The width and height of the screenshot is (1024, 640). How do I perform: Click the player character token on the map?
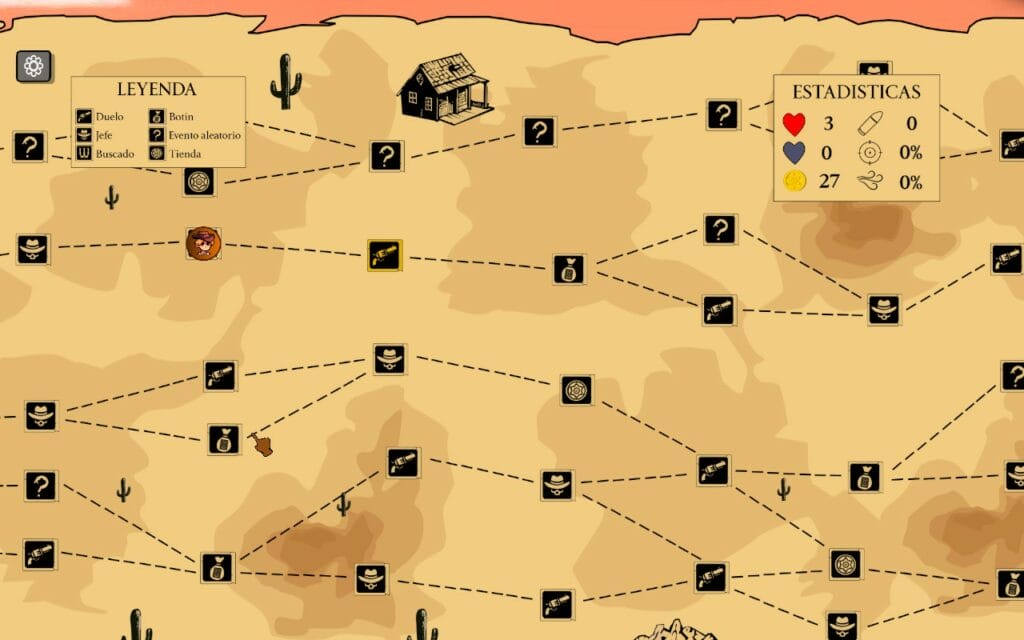[x=203, y=243]
